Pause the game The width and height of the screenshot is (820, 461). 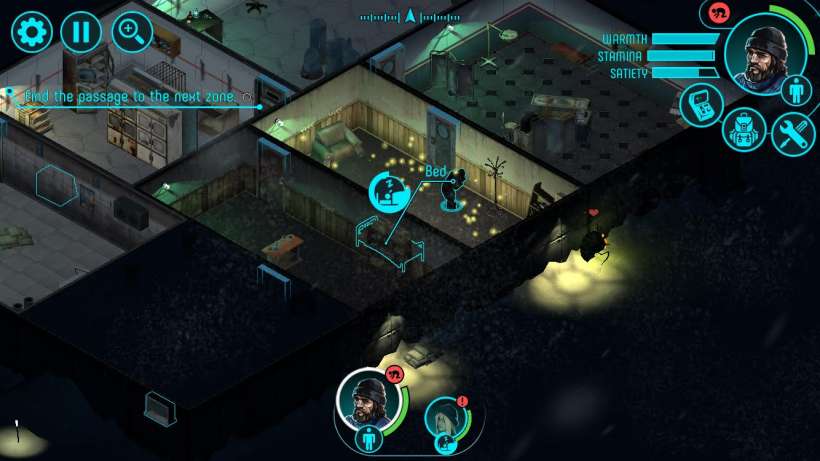[x=81, y=32]
